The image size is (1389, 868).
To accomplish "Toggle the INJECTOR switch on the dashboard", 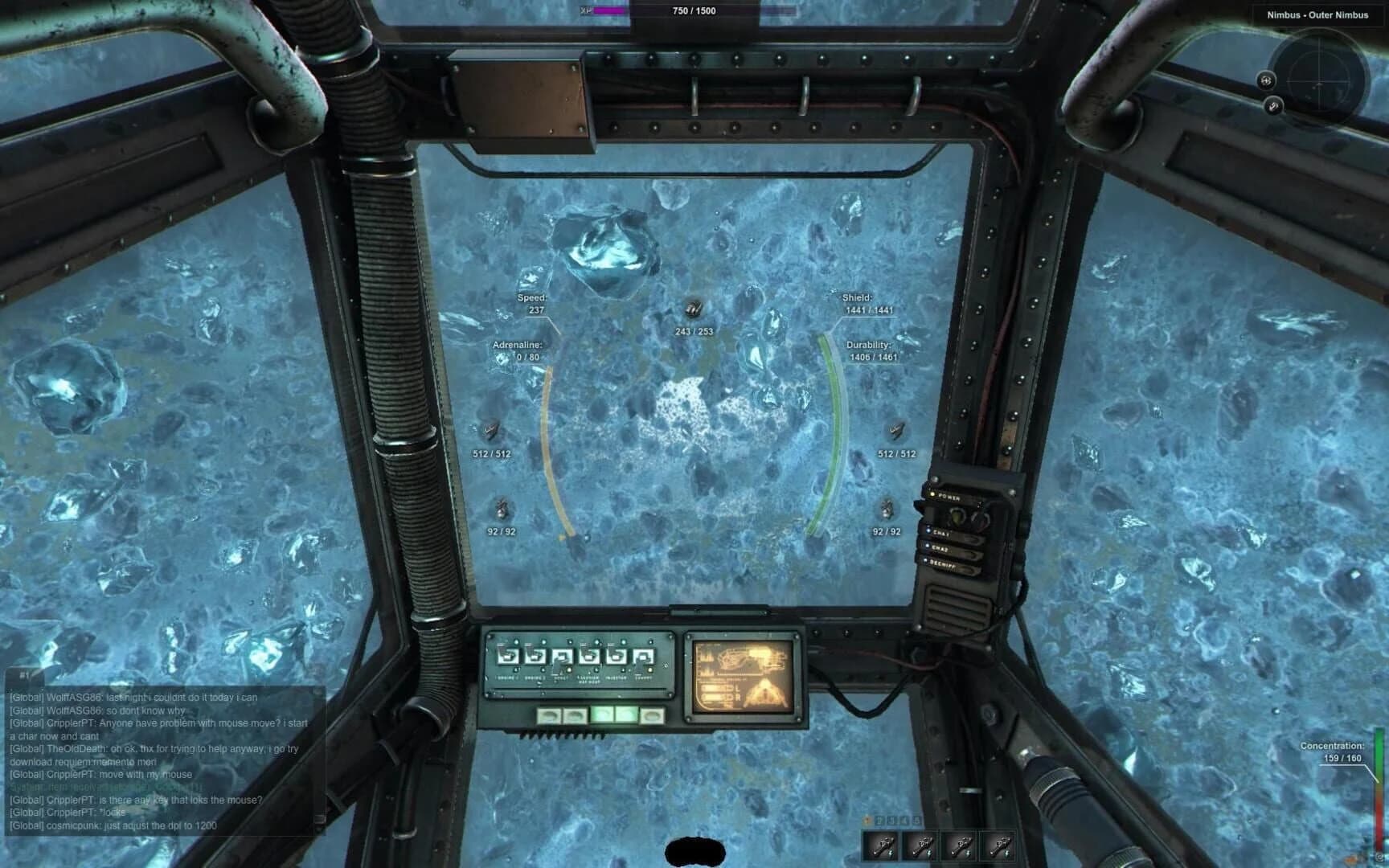I will point(616,656).
